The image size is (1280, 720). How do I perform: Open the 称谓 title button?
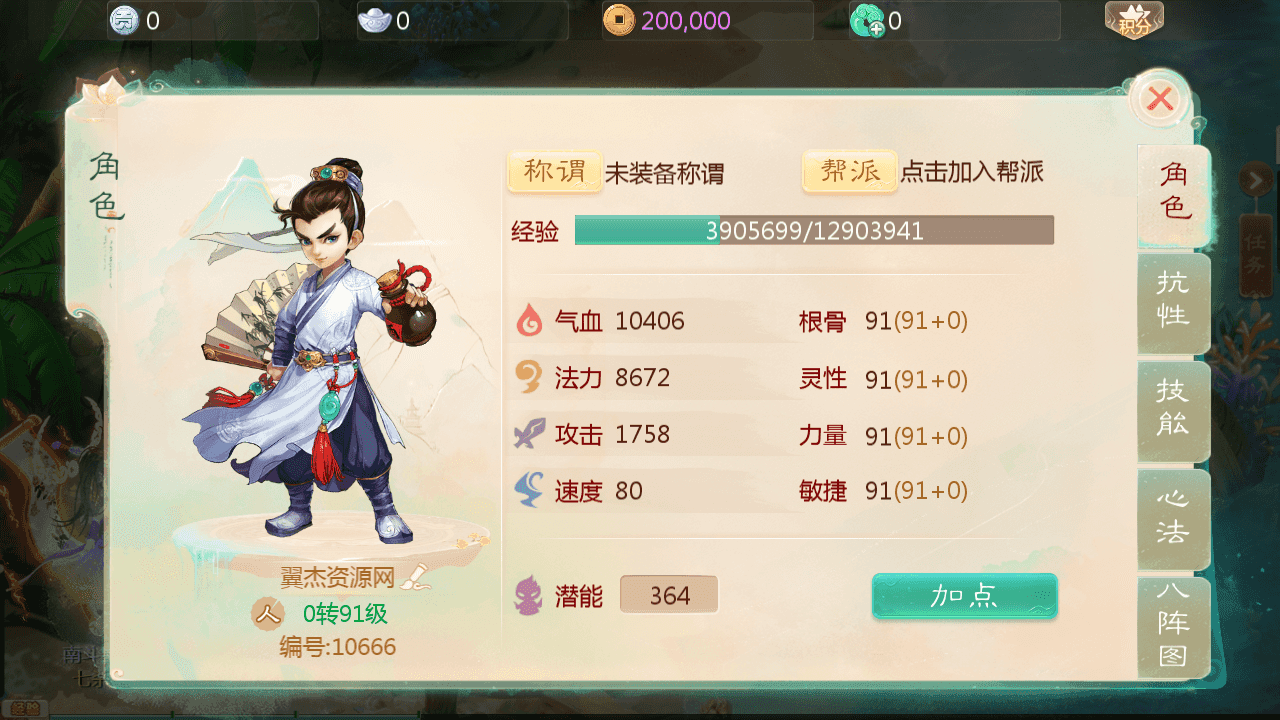pyautogui.click(x=555, y=172)
